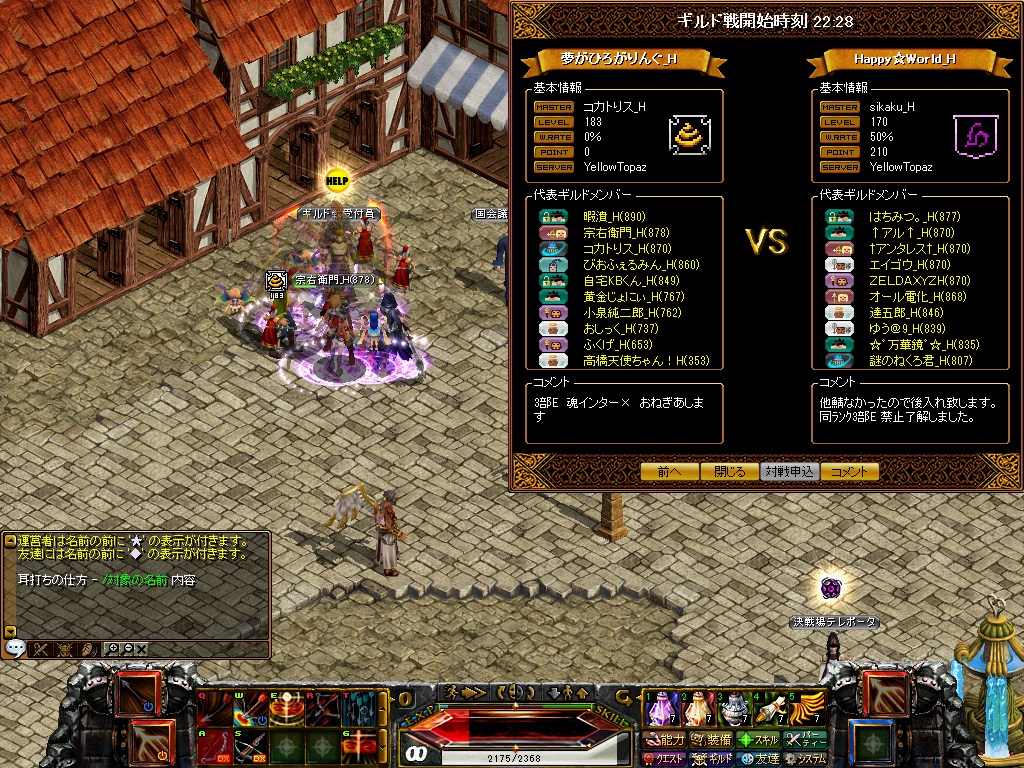Open the システム (system) menu
Screen dimensions: 1024x768
click(806, 759)
